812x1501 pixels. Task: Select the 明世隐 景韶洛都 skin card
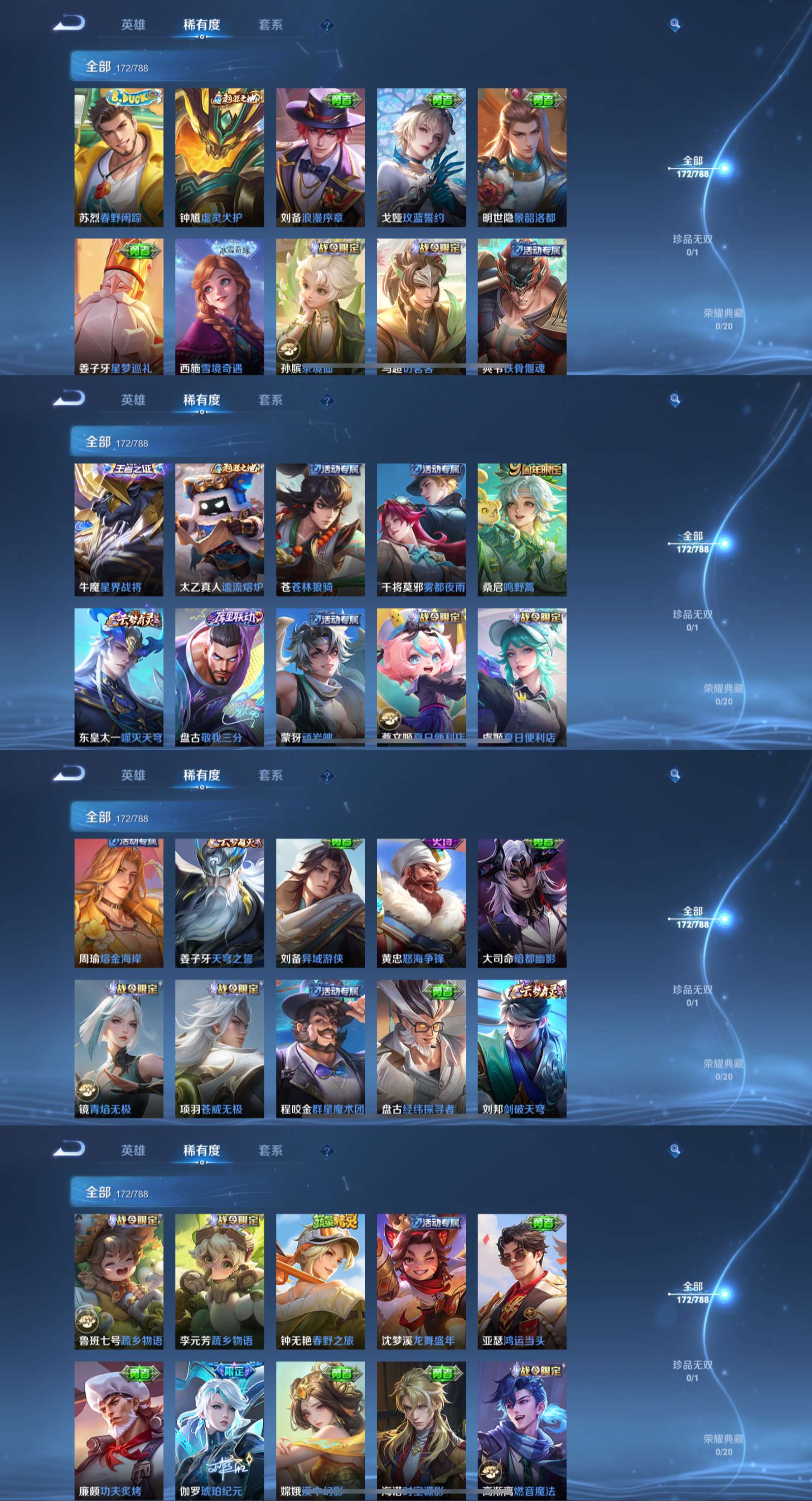coord(522,157)
